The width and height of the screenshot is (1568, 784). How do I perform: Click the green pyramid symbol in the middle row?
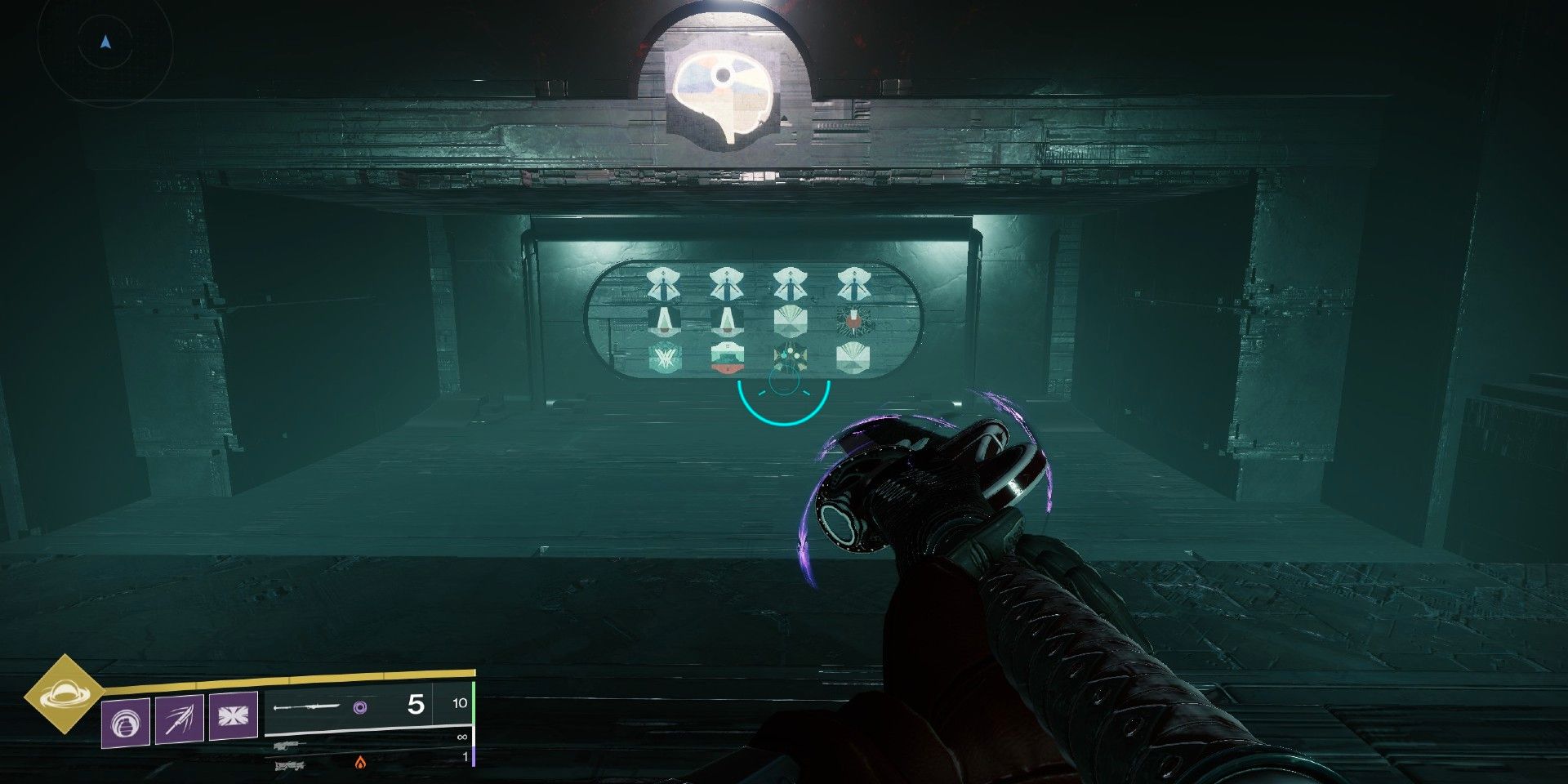(666, 322)
